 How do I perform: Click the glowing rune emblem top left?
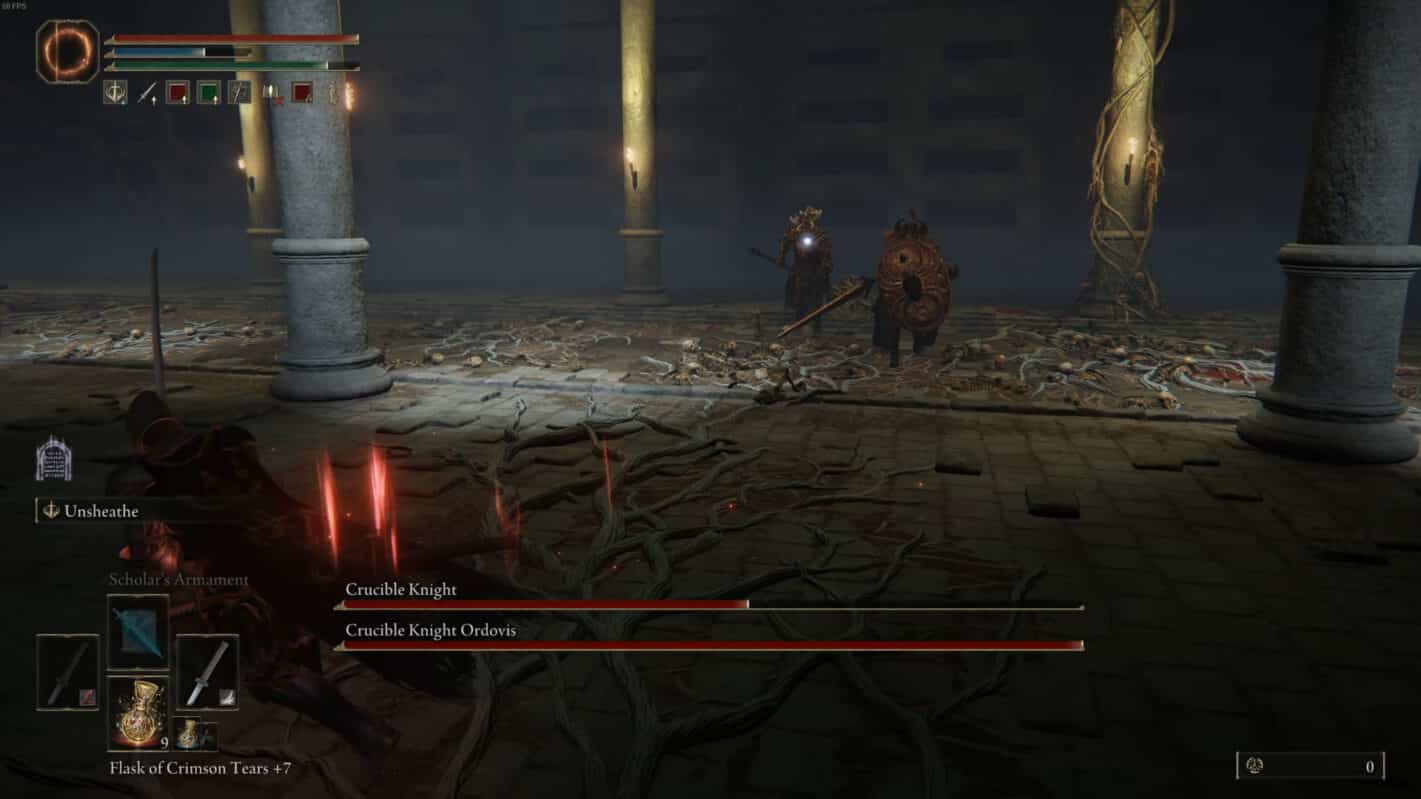pyautogui.click(x=68, y=45)
